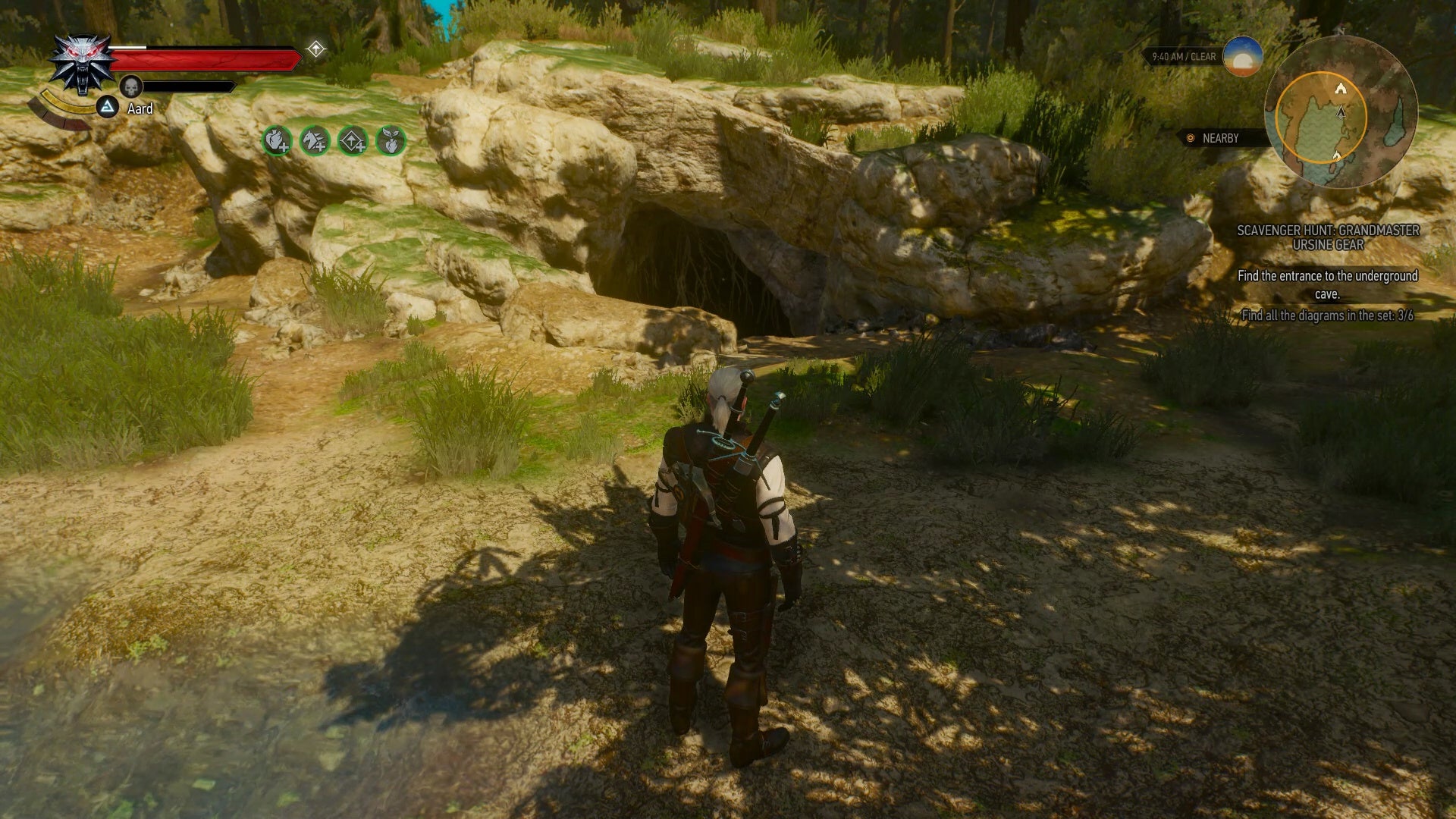Click the level-up arrow above the health bar

tap(316, 48)
